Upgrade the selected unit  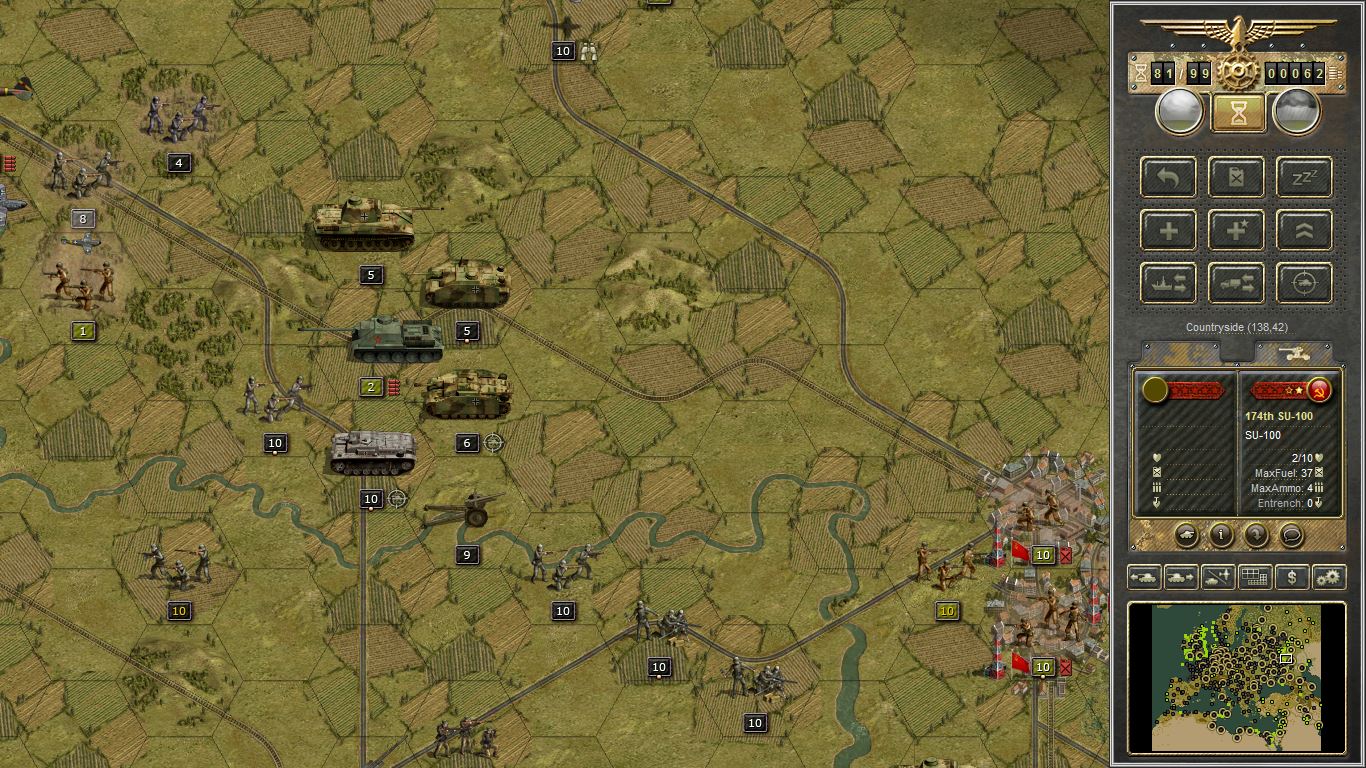[1303, 230]
